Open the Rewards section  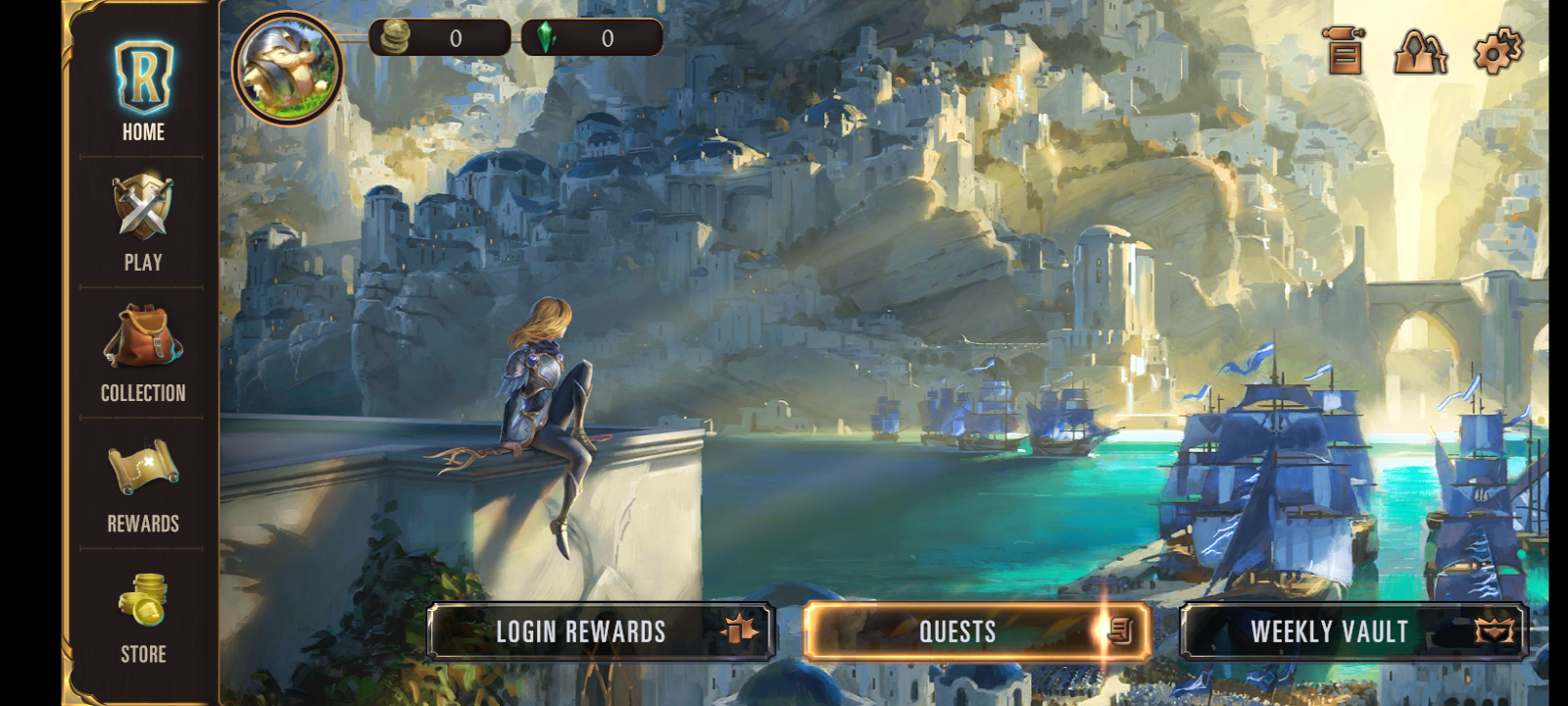pos(143,484)
